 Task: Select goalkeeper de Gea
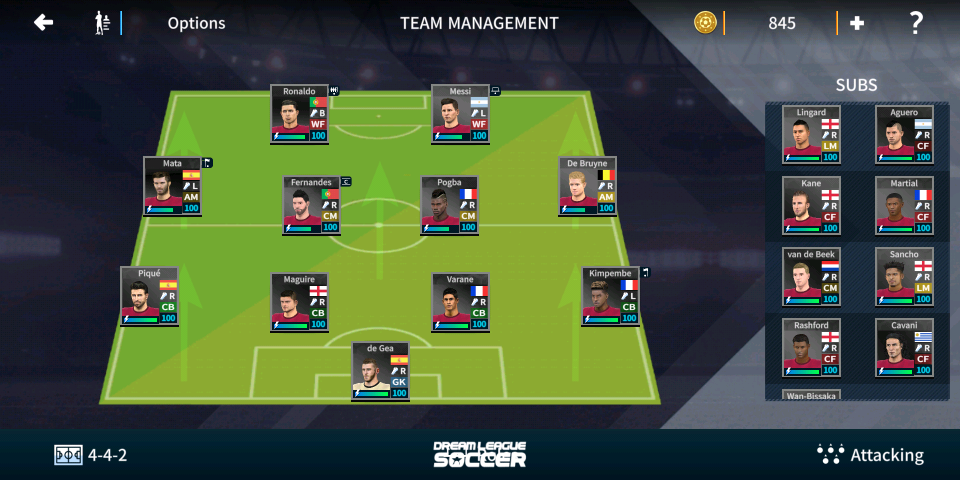(380, 372)
